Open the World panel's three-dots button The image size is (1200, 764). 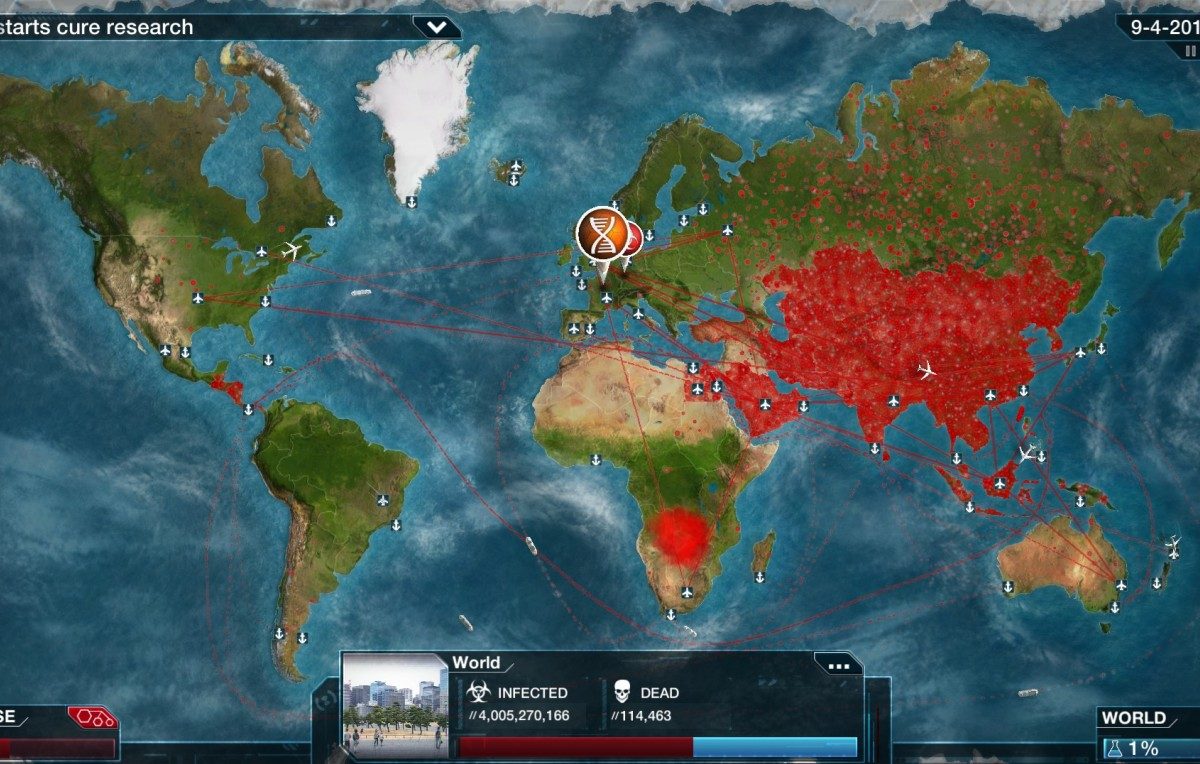pyautogui.click(x=838, y=664)
